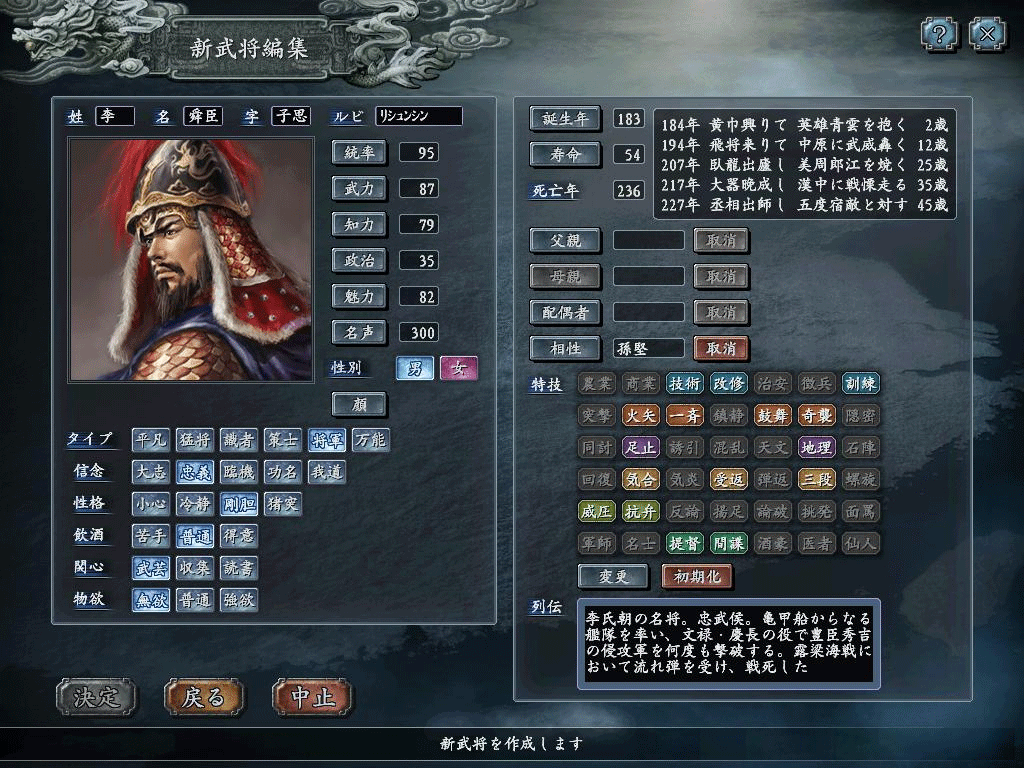
Task: Click the 変更 skill change button
Action: (x=613, y=577)
